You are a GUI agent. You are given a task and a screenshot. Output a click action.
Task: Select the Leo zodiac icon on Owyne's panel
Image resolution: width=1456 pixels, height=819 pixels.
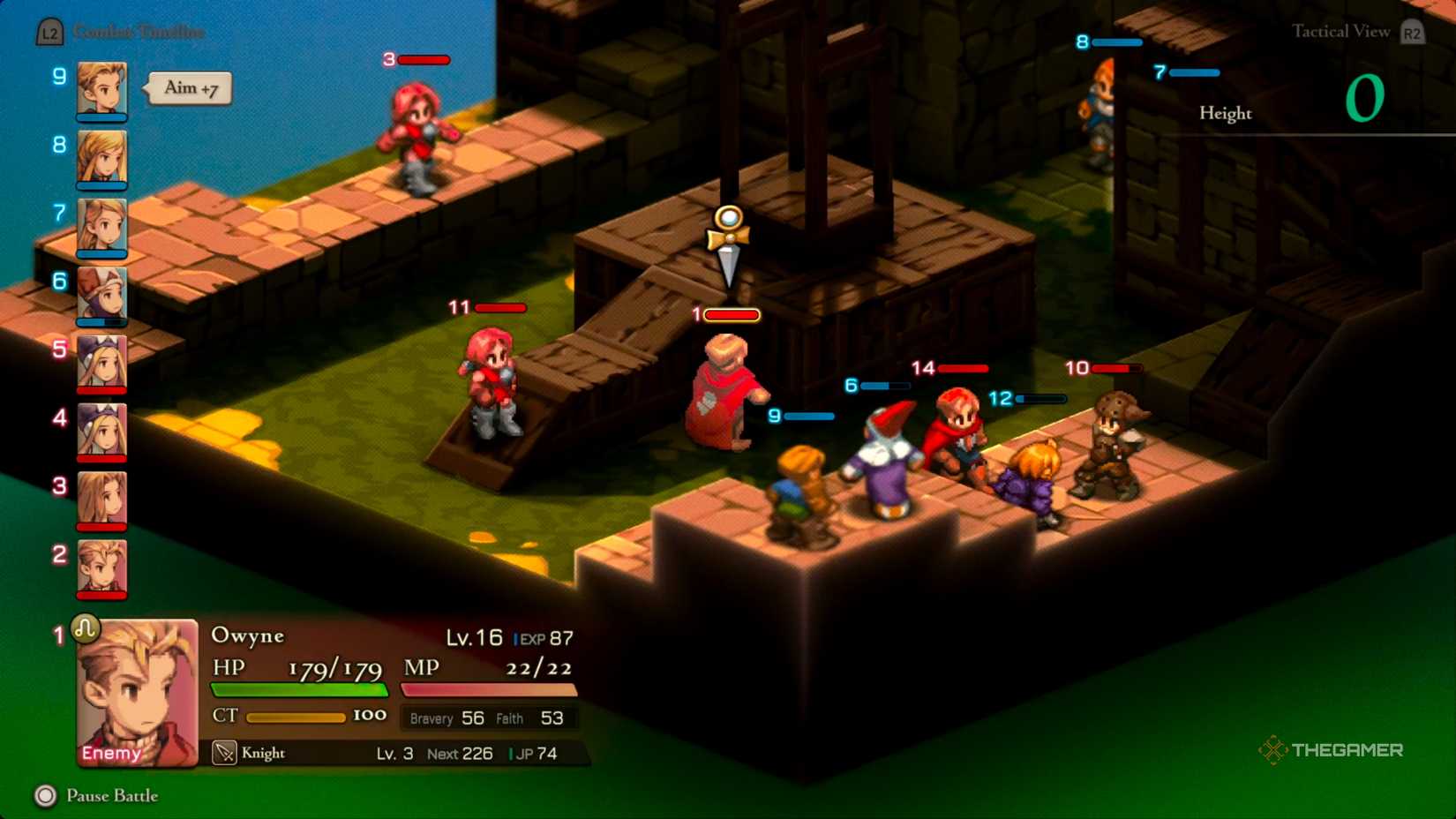(x=86, y=628)
